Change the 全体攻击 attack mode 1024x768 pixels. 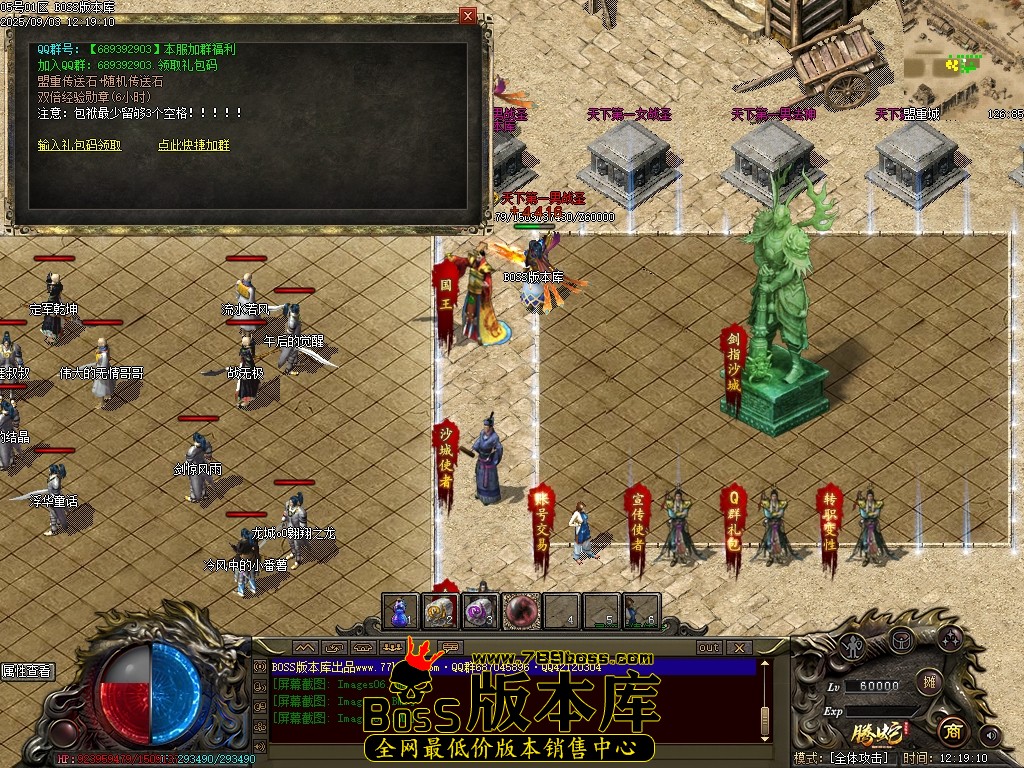click(x=858, y=758)
